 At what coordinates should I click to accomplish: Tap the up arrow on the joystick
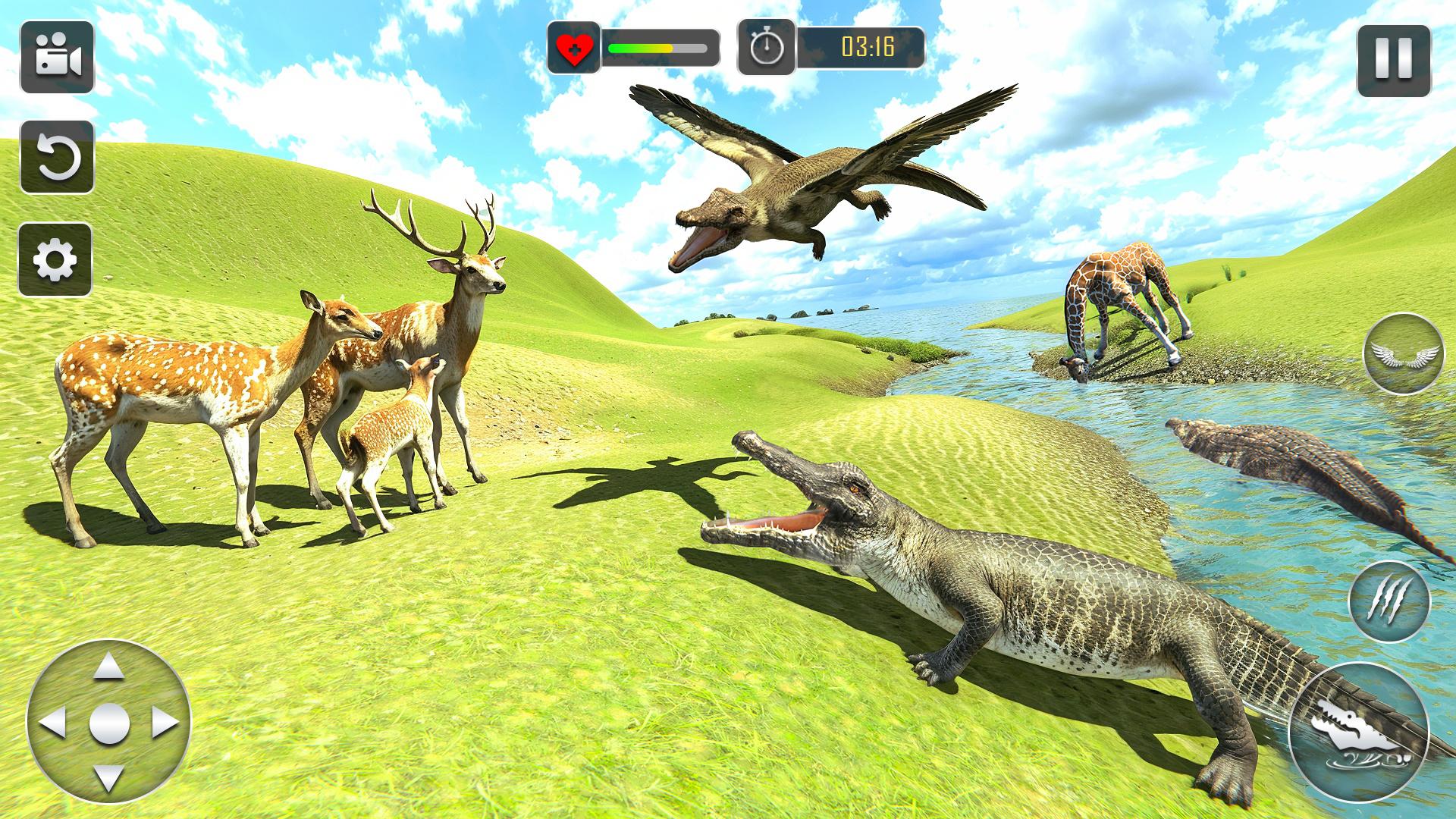[108, 667]
